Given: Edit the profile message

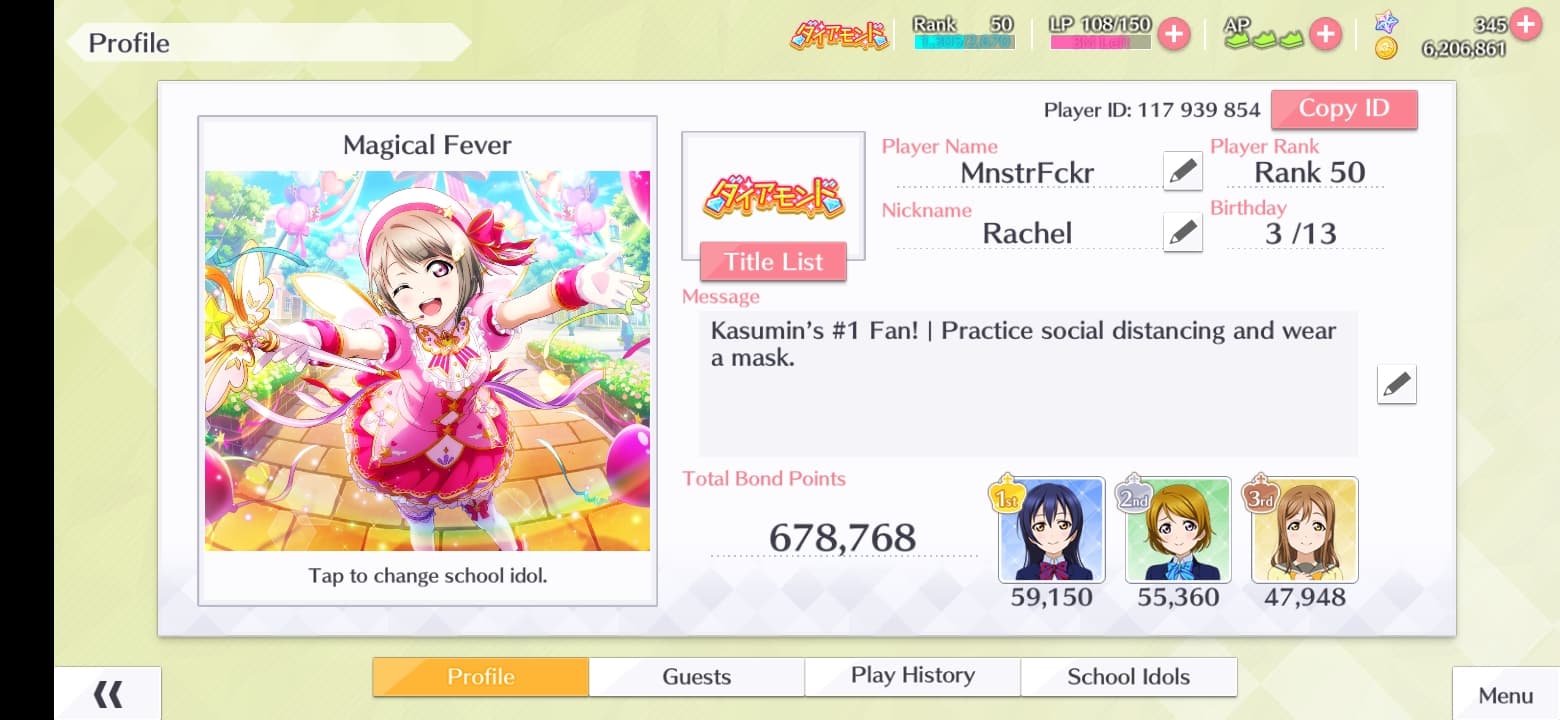Looking at the screenshot, I should [1396, 384].
